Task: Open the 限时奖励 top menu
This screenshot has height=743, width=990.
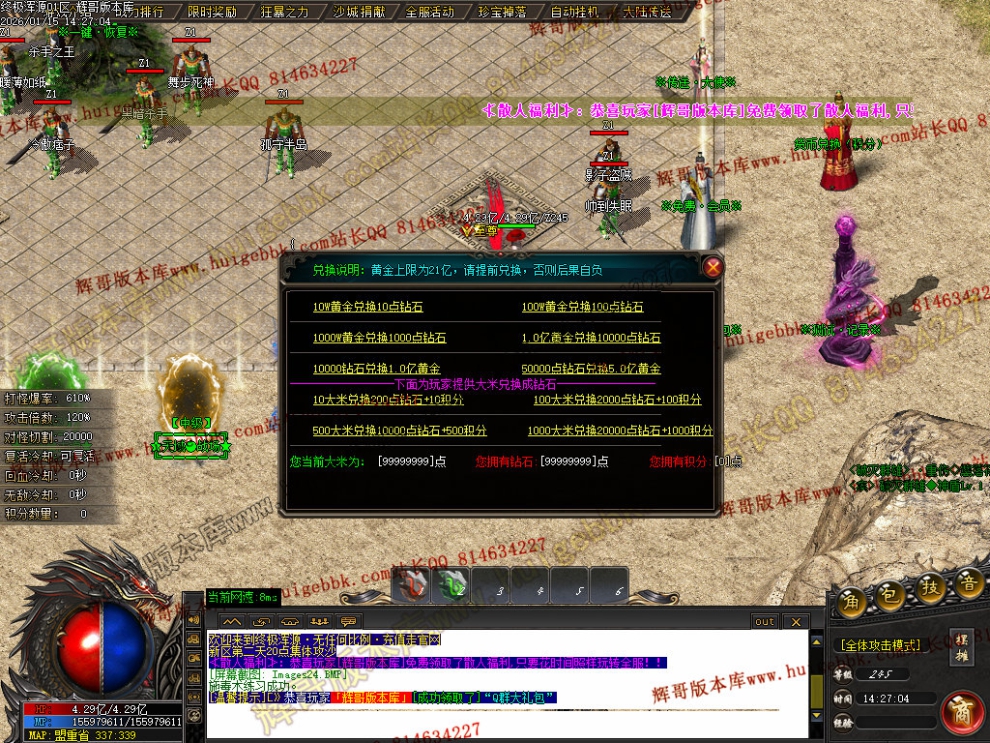Action: tap(212, 12)
